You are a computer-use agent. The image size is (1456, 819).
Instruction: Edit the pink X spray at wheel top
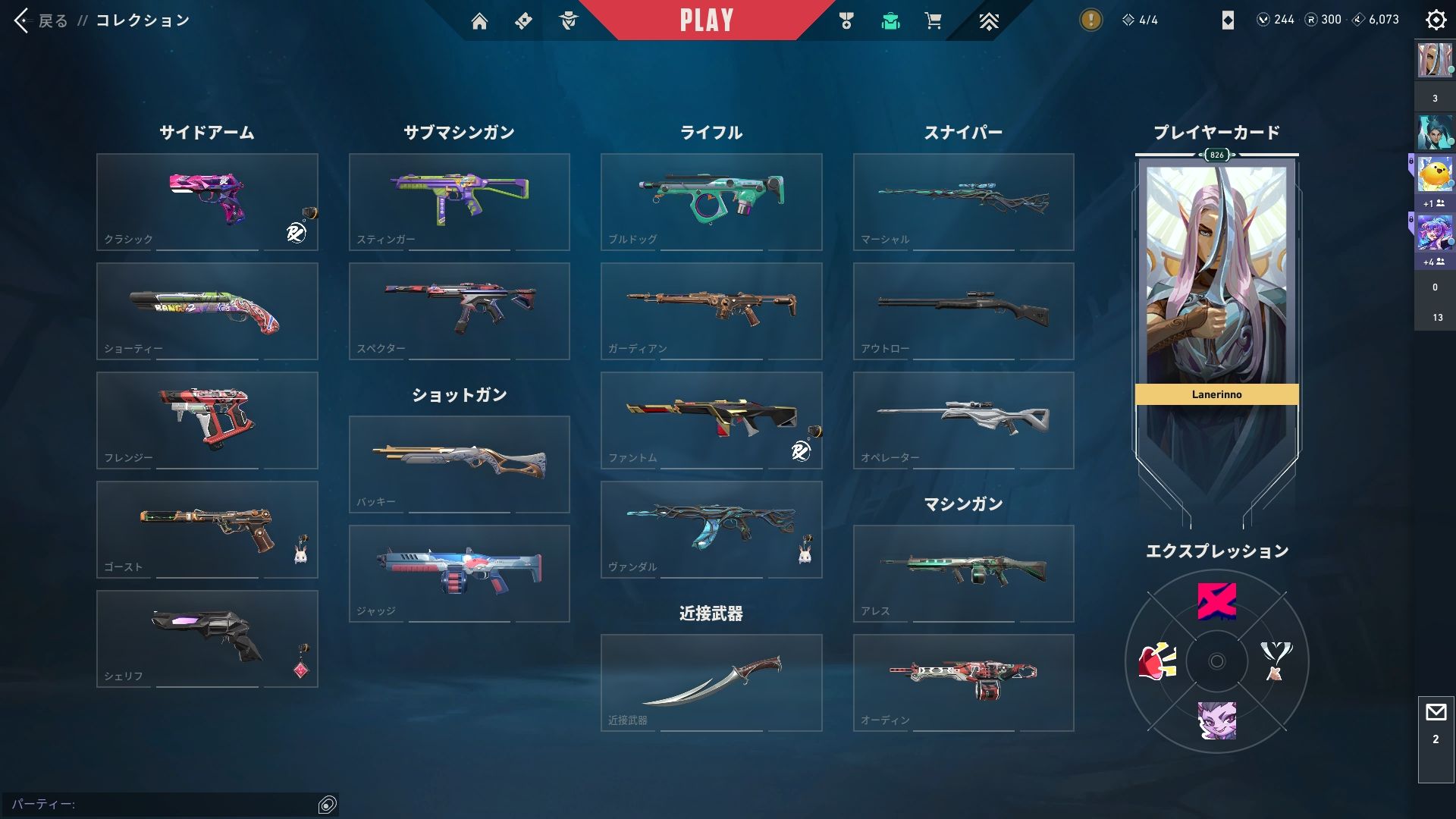(1216, 601)
